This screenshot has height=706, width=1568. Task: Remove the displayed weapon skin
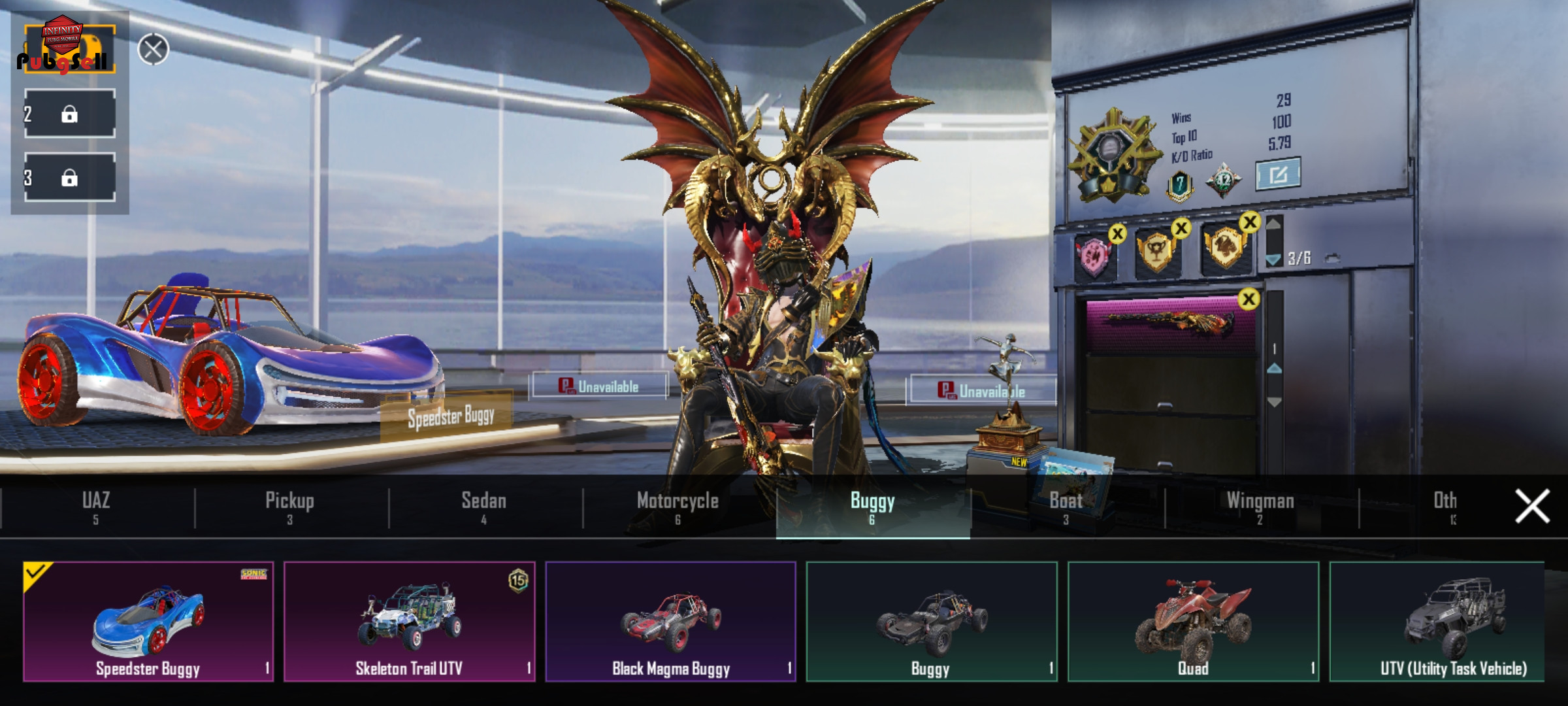(x=1249, y=300)
